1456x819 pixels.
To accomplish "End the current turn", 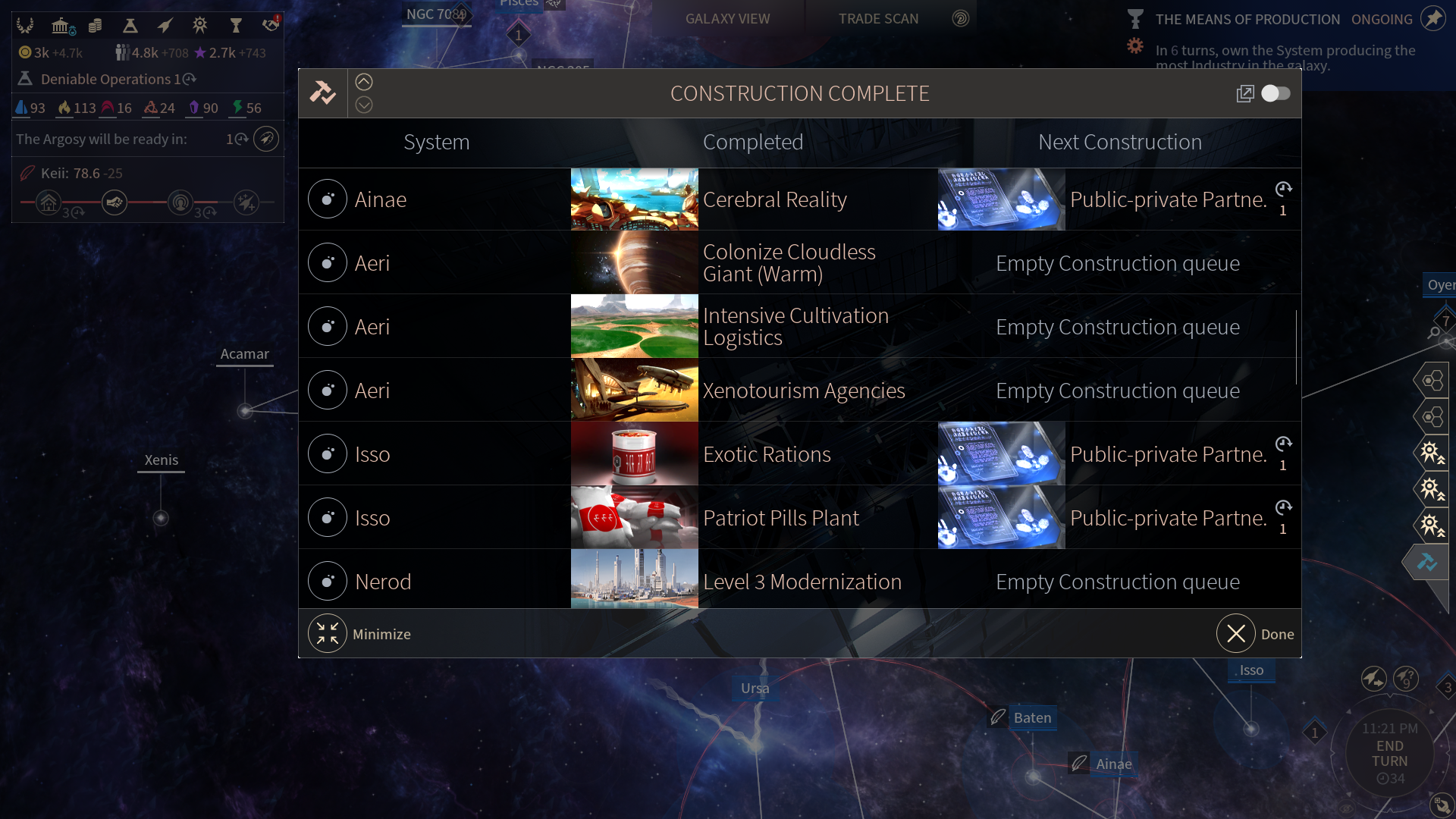I will (x=1389, y=754).
